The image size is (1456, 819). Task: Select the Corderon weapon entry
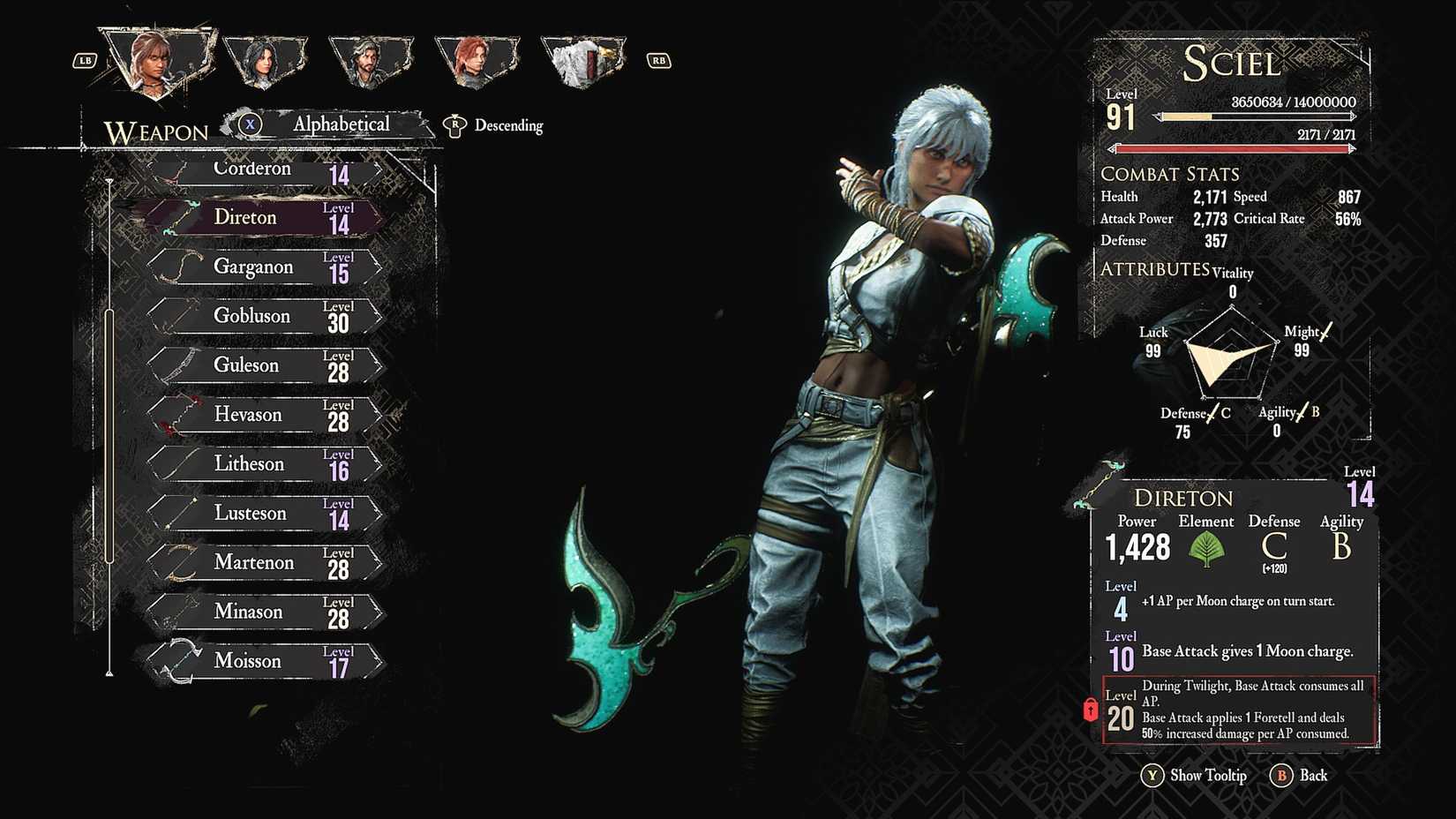pyautogui.click(x=265, y=170)
